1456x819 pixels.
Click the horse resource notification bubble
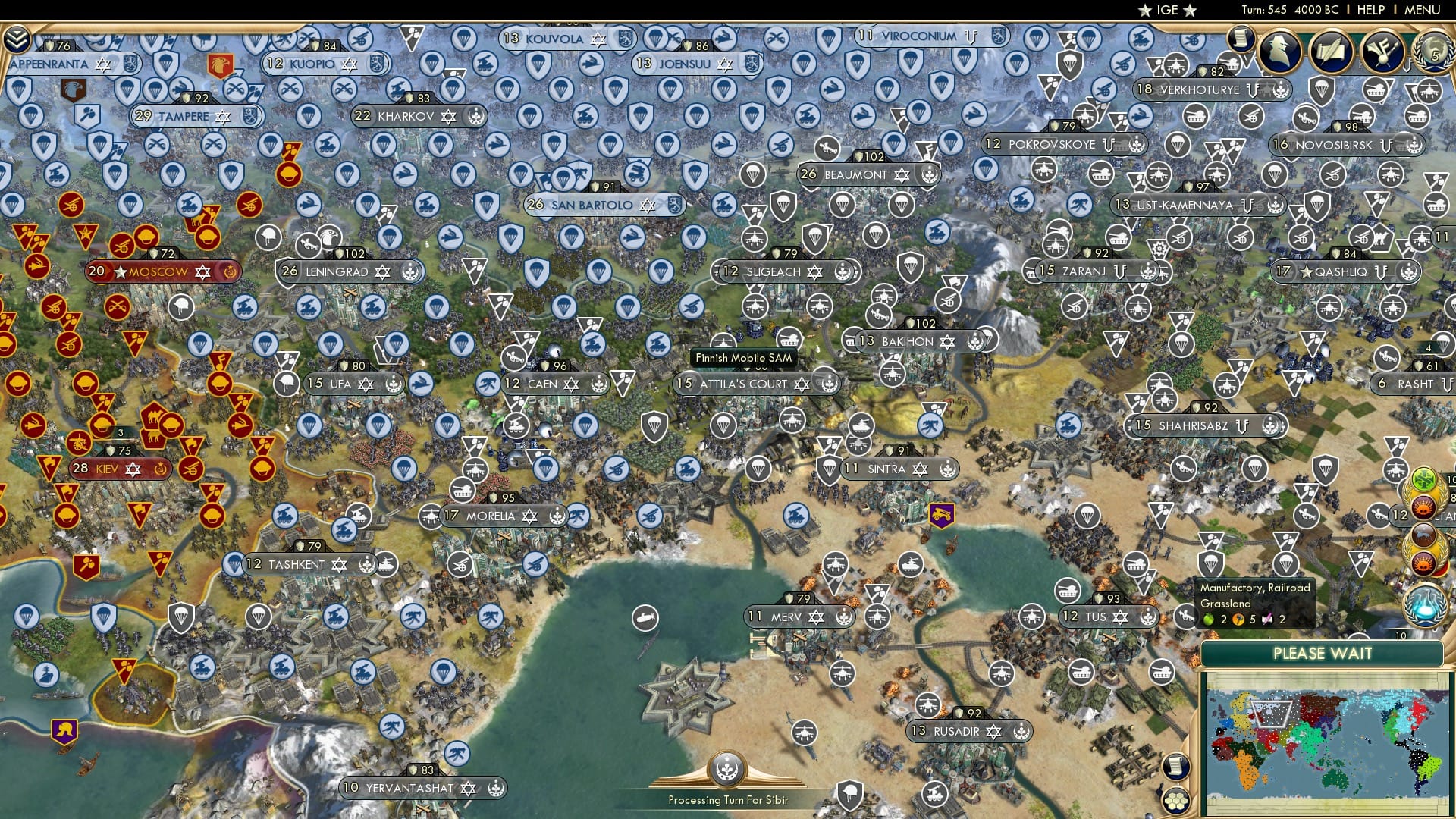pyautogui.click(x=1423, y=535)
